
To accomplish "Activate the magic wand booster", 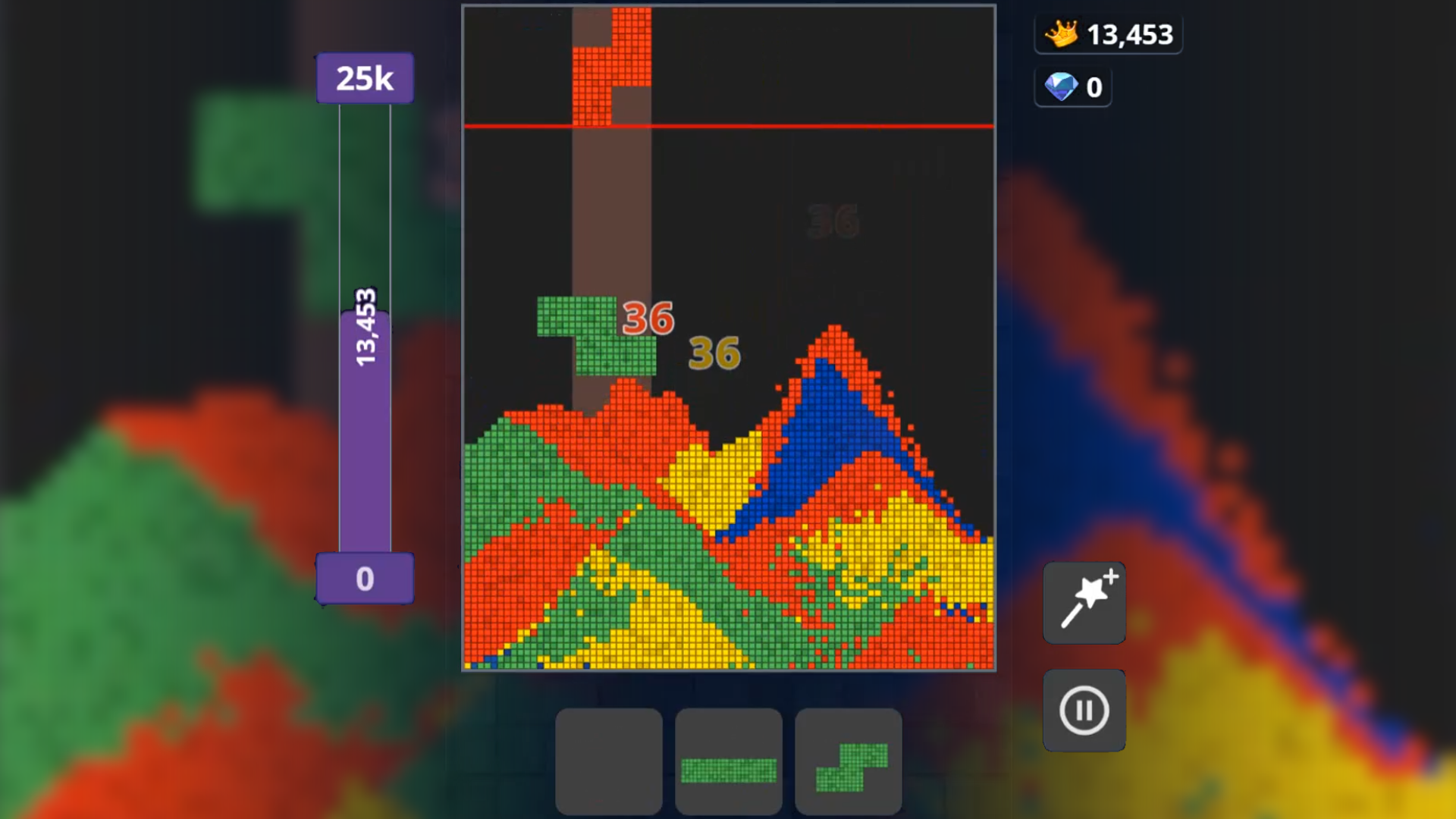I will tap(1084, 603).
